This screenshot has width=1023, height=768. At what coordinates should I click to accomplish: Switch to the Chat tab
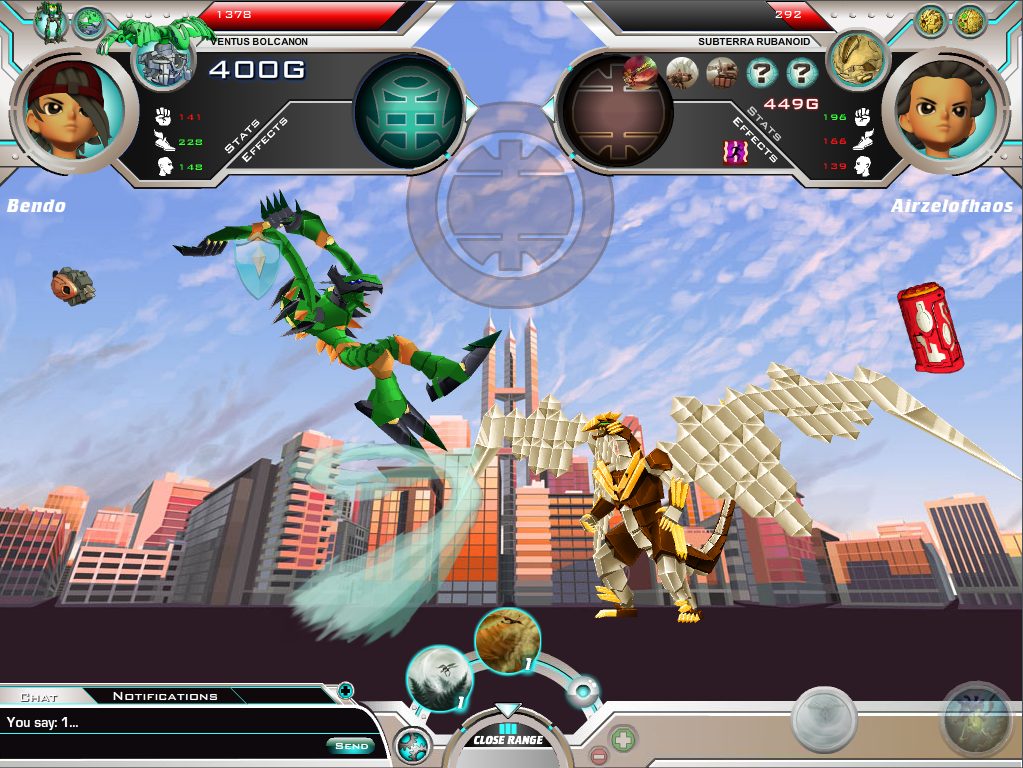(x=40, y=696)
